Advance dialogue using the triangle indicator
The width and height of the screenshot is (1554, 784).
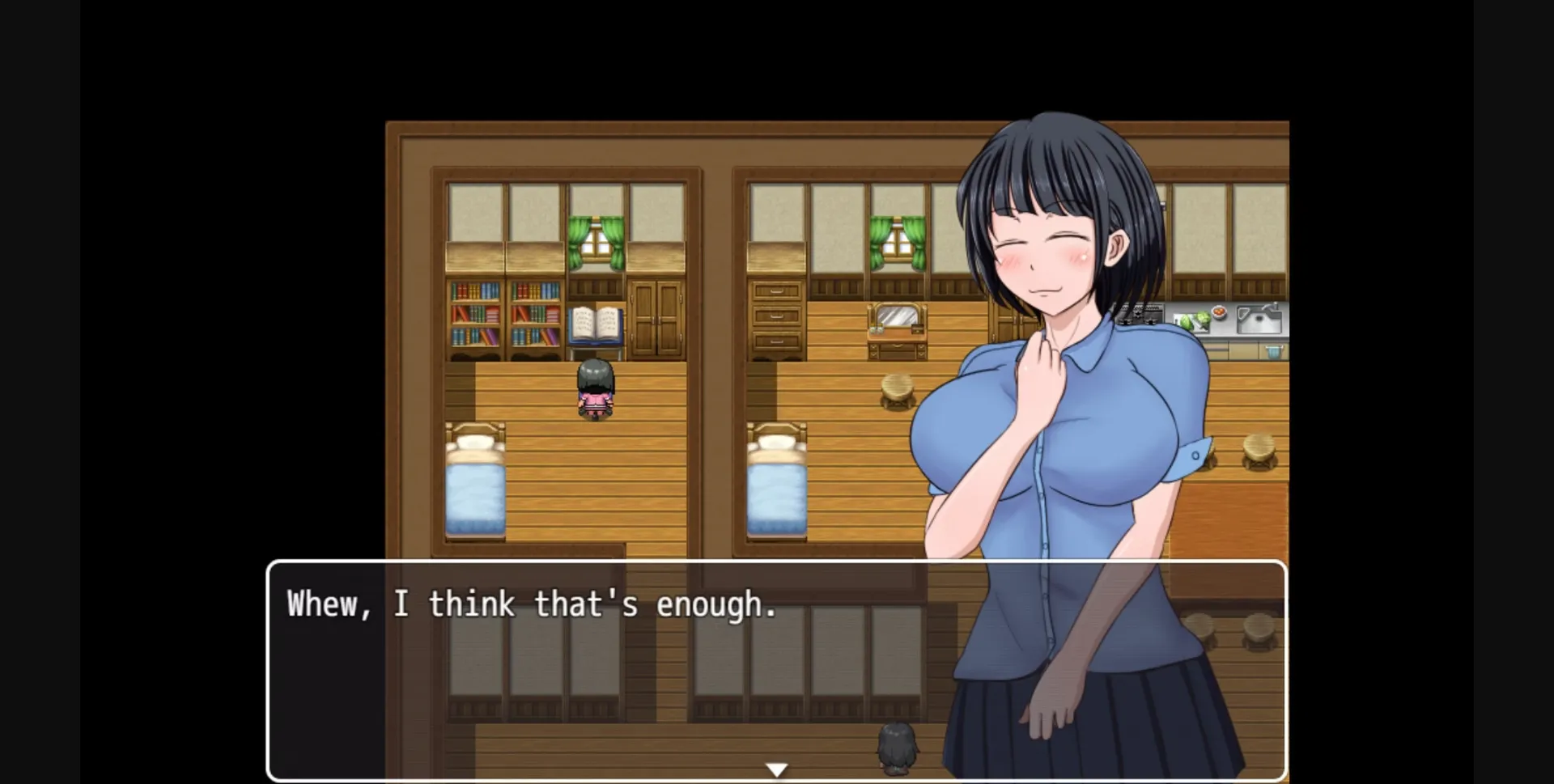pos(777,769)
